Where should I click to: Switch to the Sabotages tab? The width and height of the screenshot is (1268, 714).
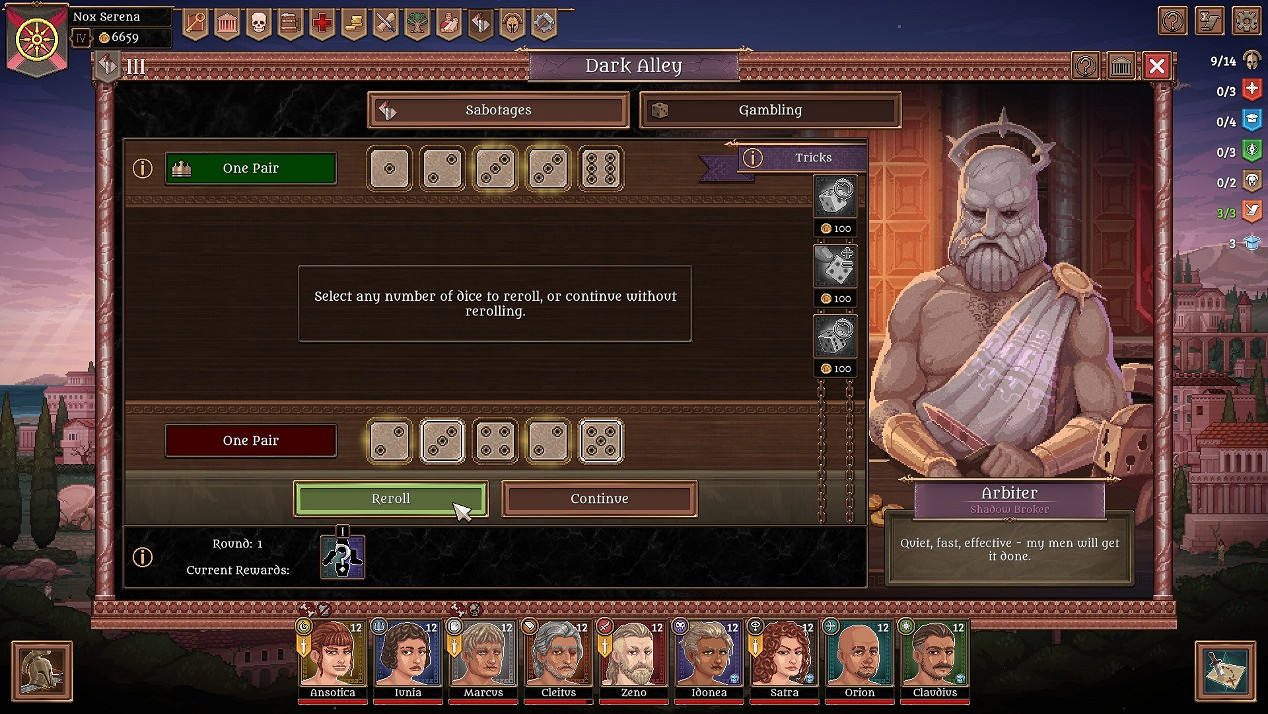click(x=498, y=110)
